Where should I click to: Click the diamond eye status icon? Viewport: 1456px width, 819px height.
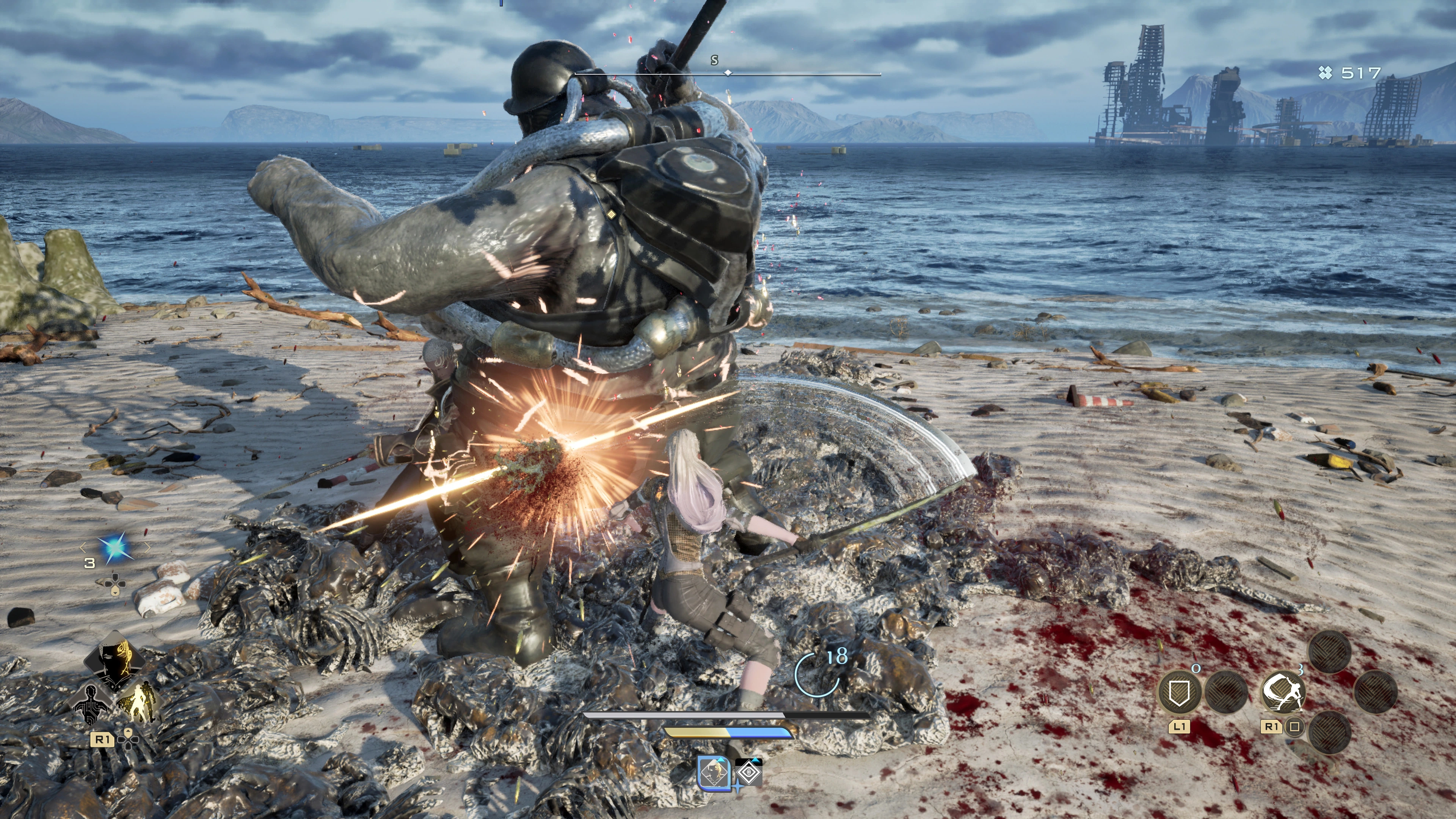click(749, 773)
